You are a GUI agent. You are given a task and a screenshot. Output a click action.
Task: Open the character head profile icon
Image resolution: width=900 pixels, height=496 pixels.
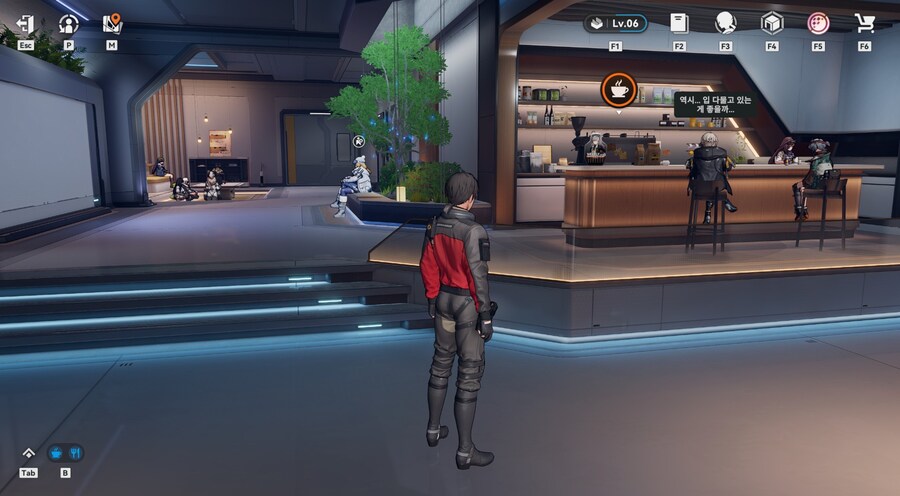pyautogui.click(x=725, y=23)
